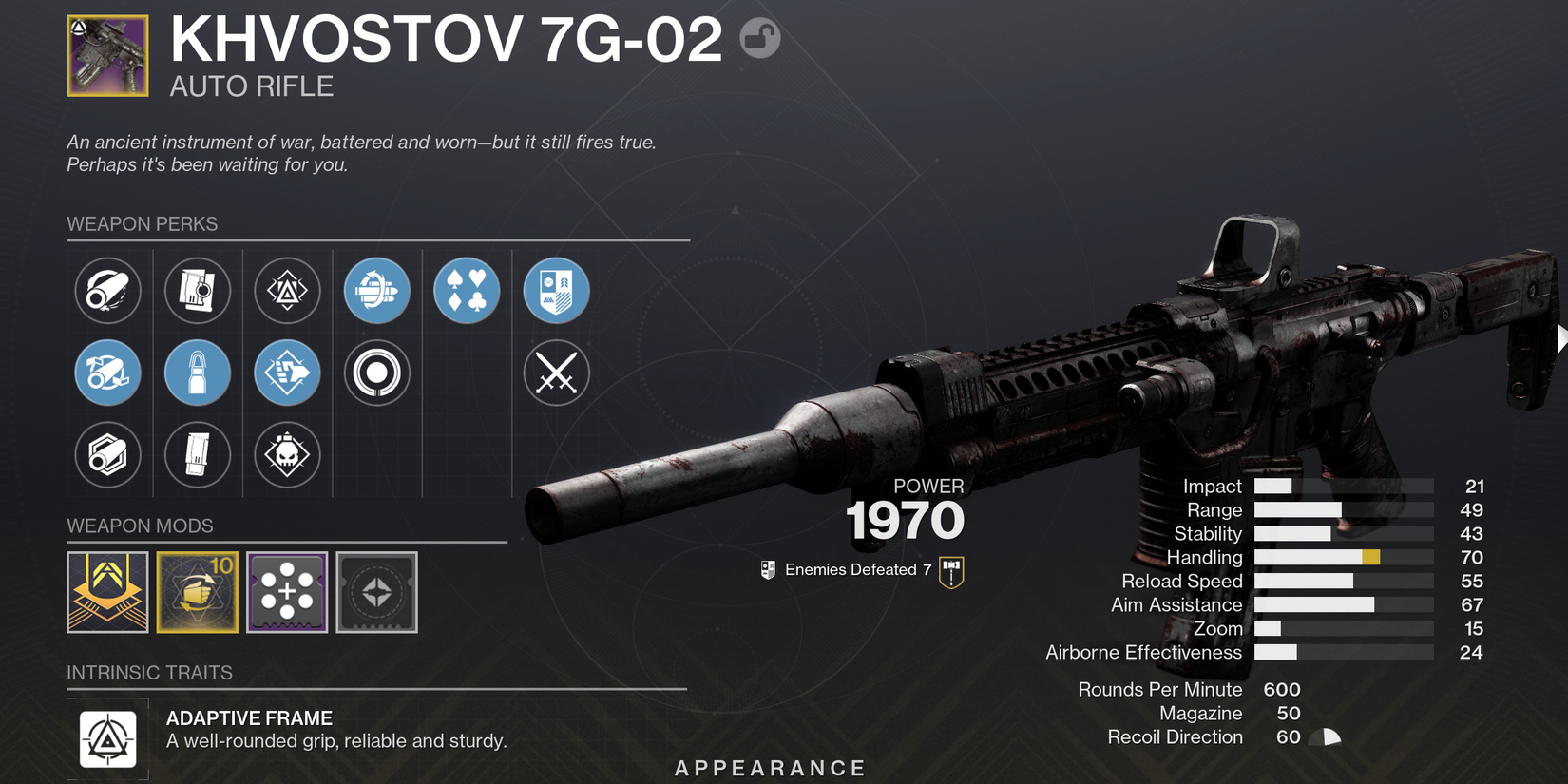Open the purple weapon mod with dots

(x=287, y=592)
